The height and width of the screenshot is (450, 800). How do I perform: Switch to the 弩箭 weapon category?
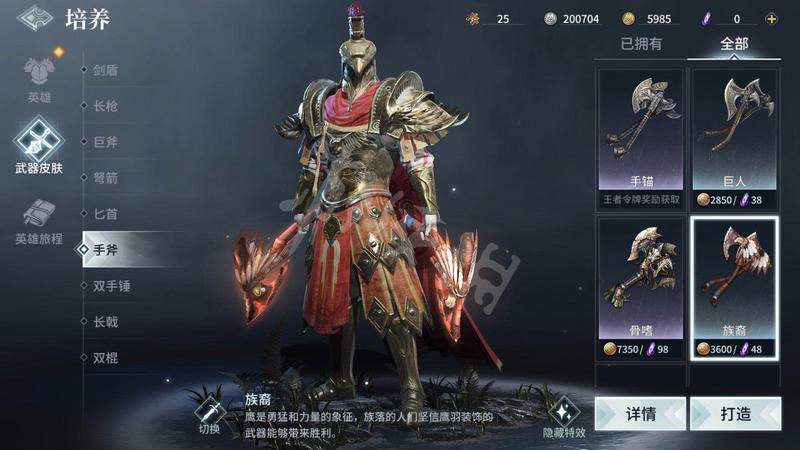point(106,178)
